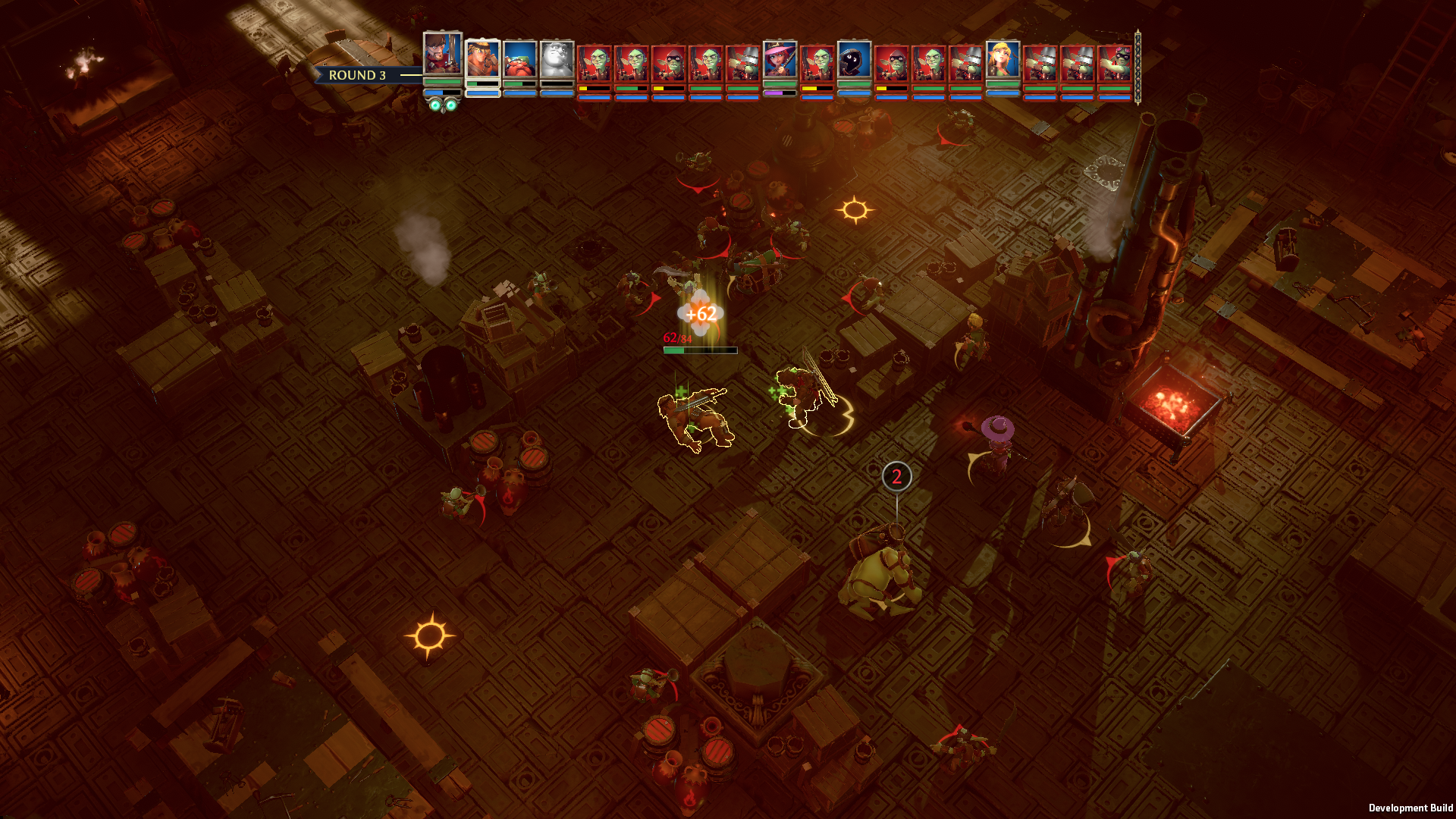This screenshot has width=1456, height=819.
Task: Choose the greyed-out ogre portrait
Action: pos(557,60)
